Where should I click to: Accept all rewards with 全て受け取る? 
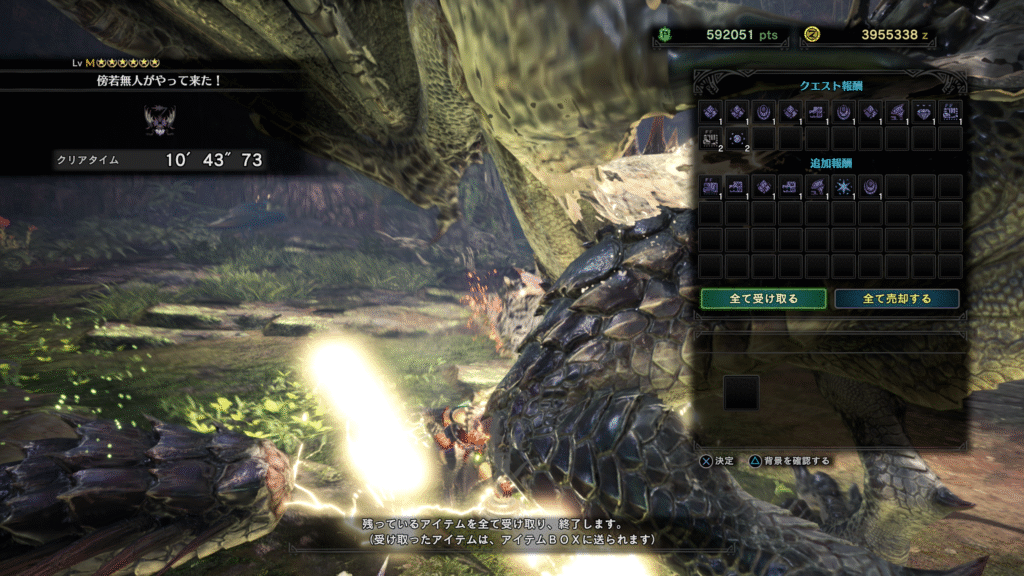(763, 298)
